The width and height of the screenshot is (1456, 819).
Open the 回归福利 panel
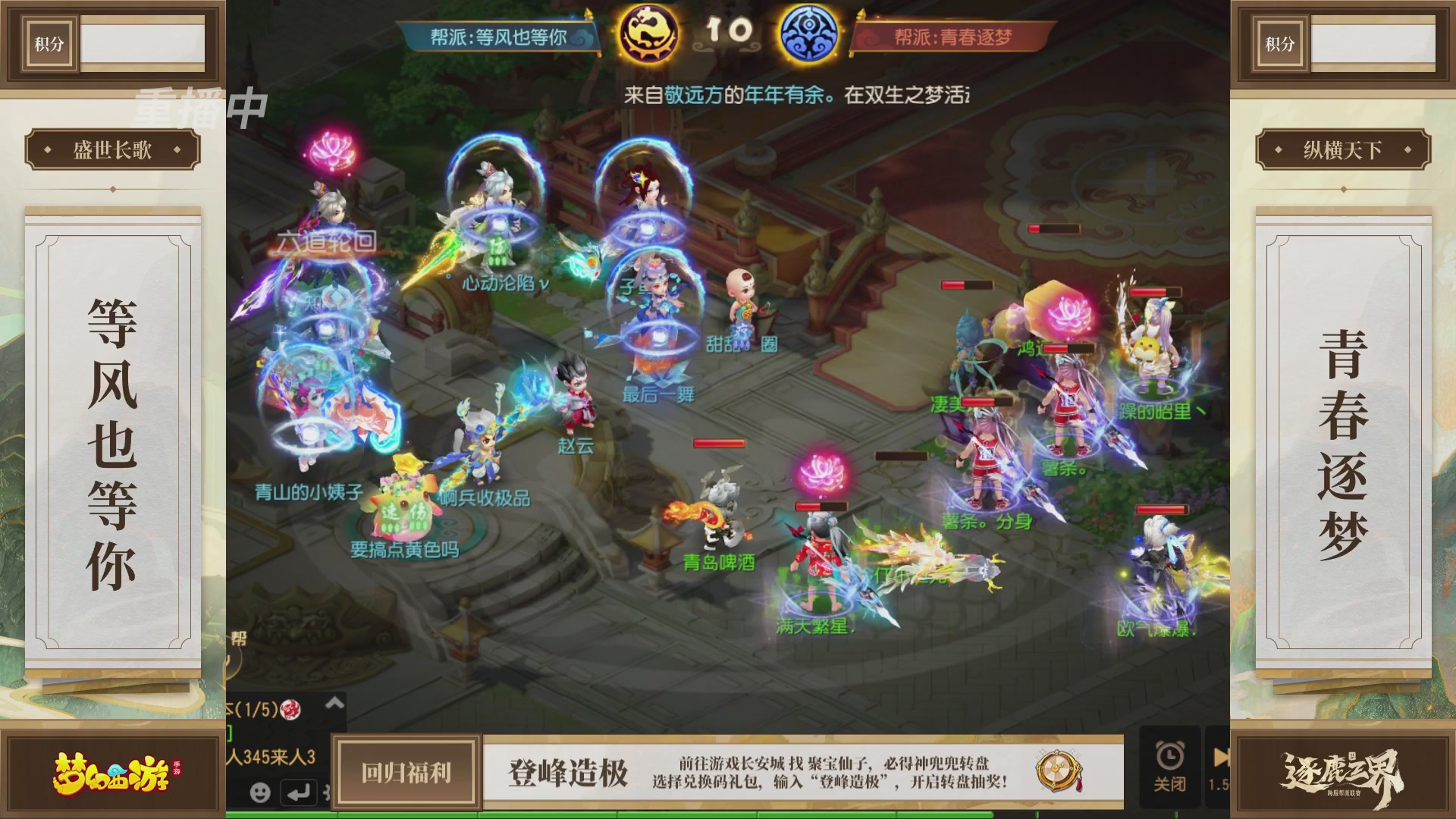point(404,773)
